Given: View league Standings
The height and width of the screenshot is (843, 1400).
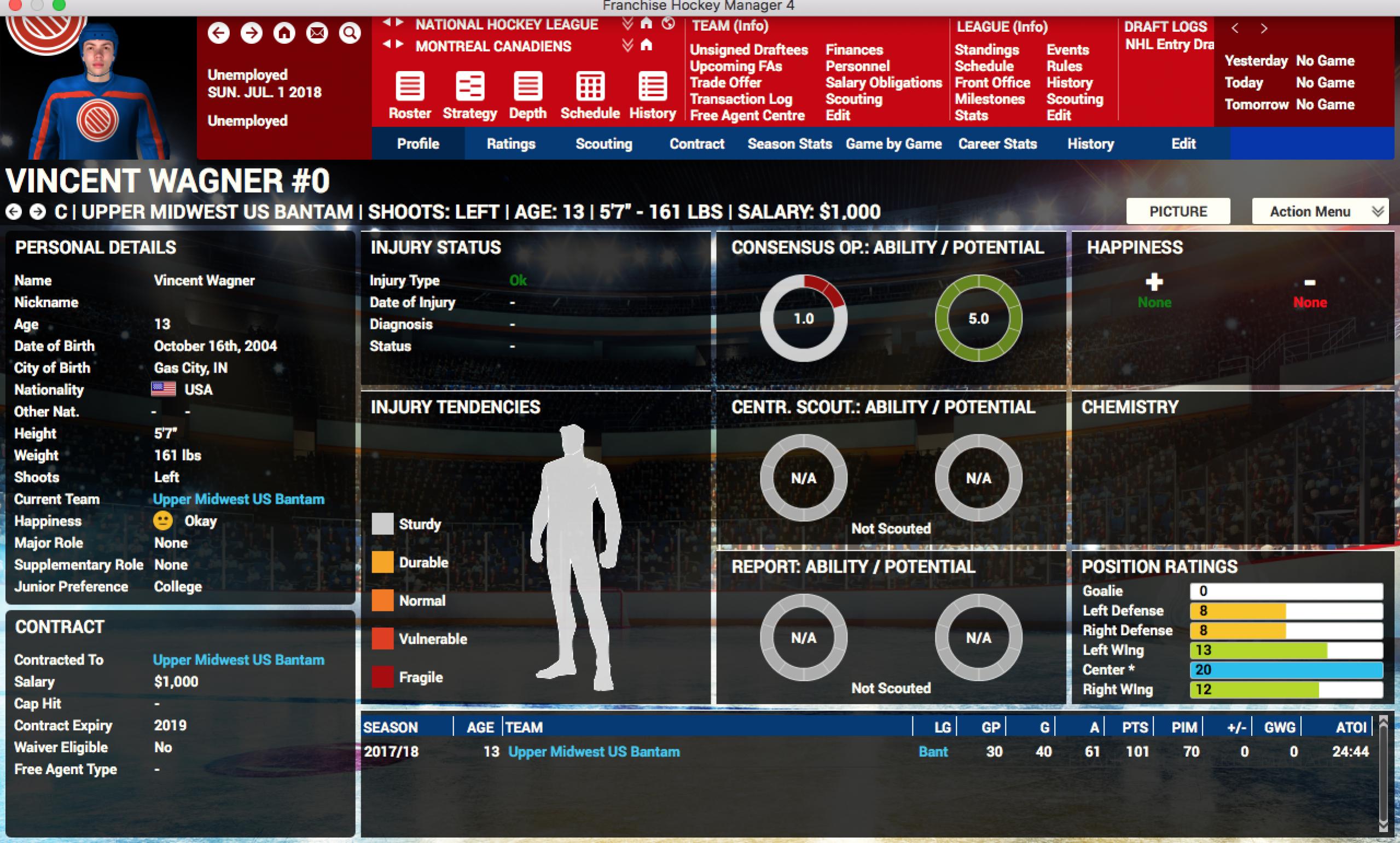Looking at the screenshot, I should (x=986, y=50).
